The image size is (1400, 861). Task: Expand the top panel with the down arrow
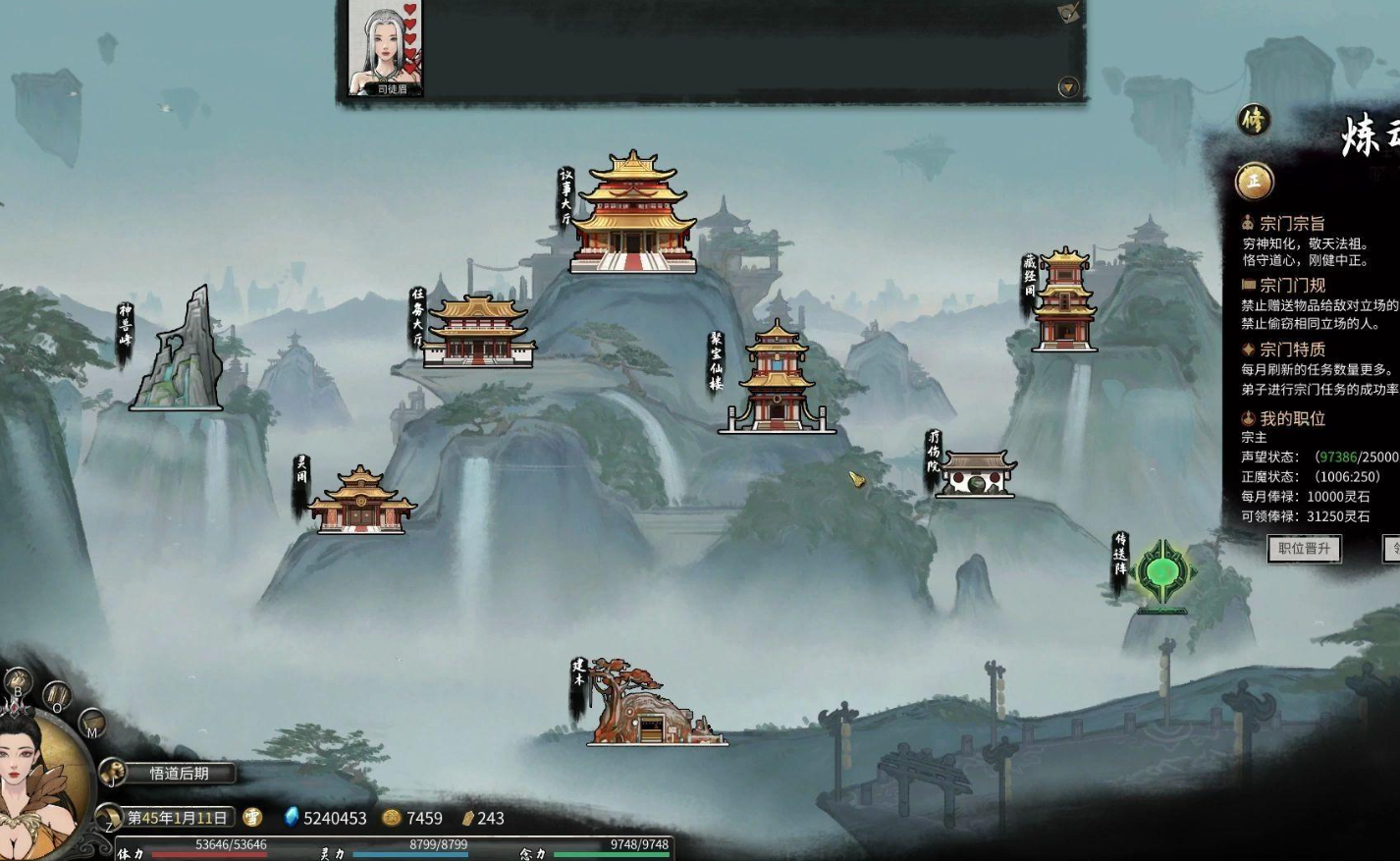[x=1068, y=87]
